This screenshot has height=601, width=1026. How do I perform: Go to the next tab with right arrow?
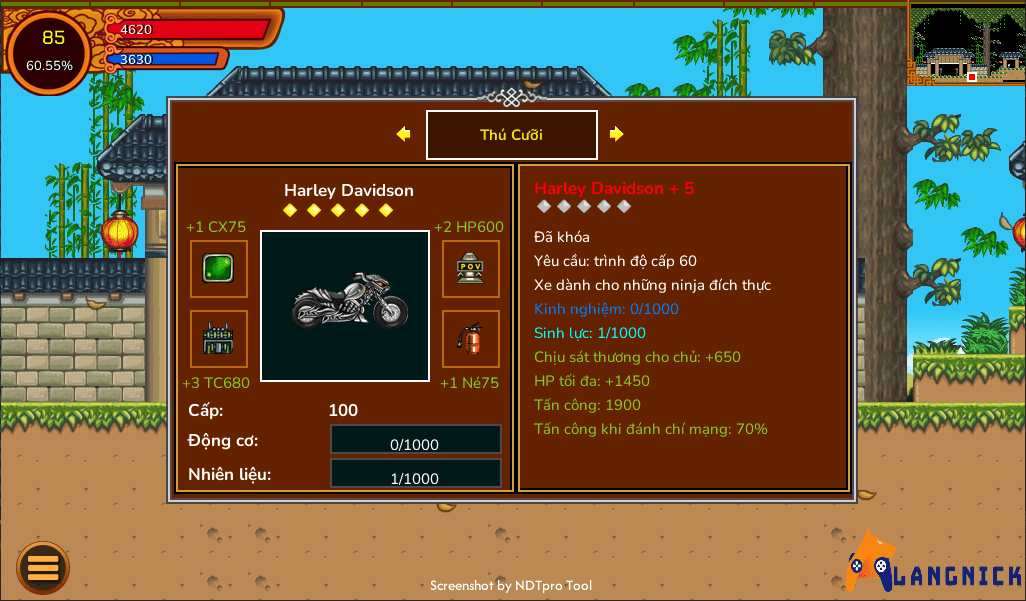pos(617,134)
